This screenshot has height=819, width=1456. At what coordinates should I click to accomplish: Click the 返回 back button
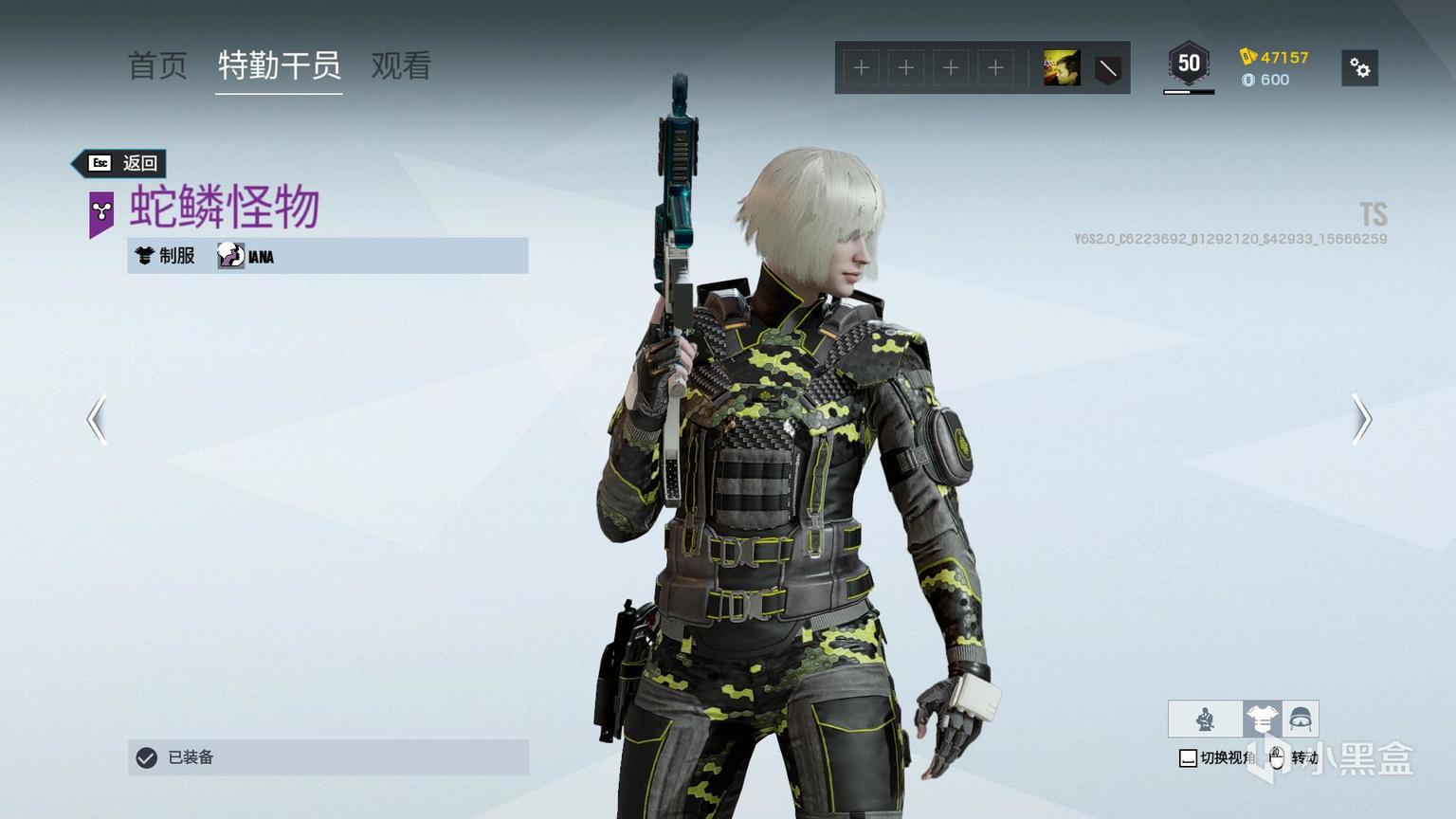(122, 163)
